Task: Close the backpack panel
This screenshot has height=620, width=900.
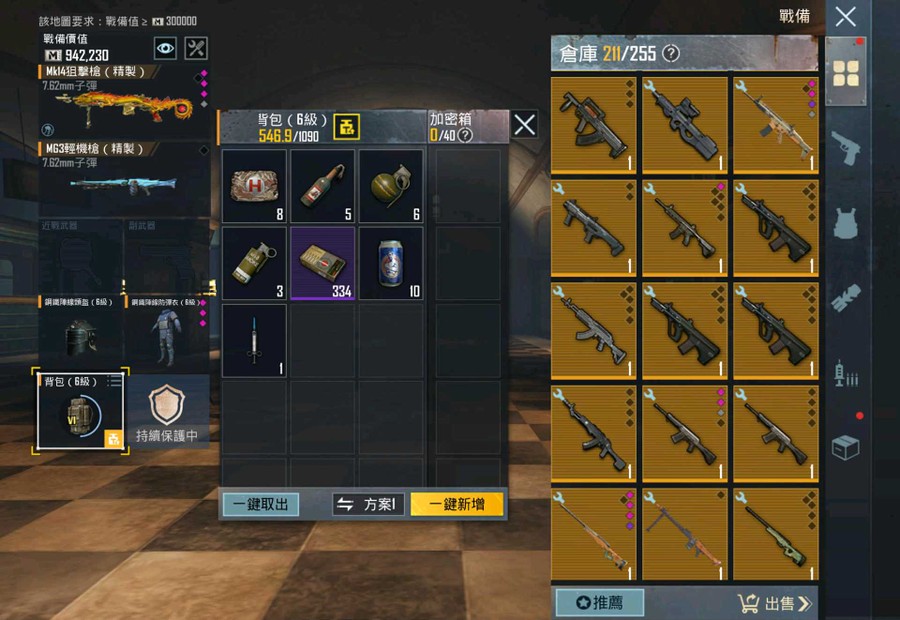Action: tap(524, 124)
